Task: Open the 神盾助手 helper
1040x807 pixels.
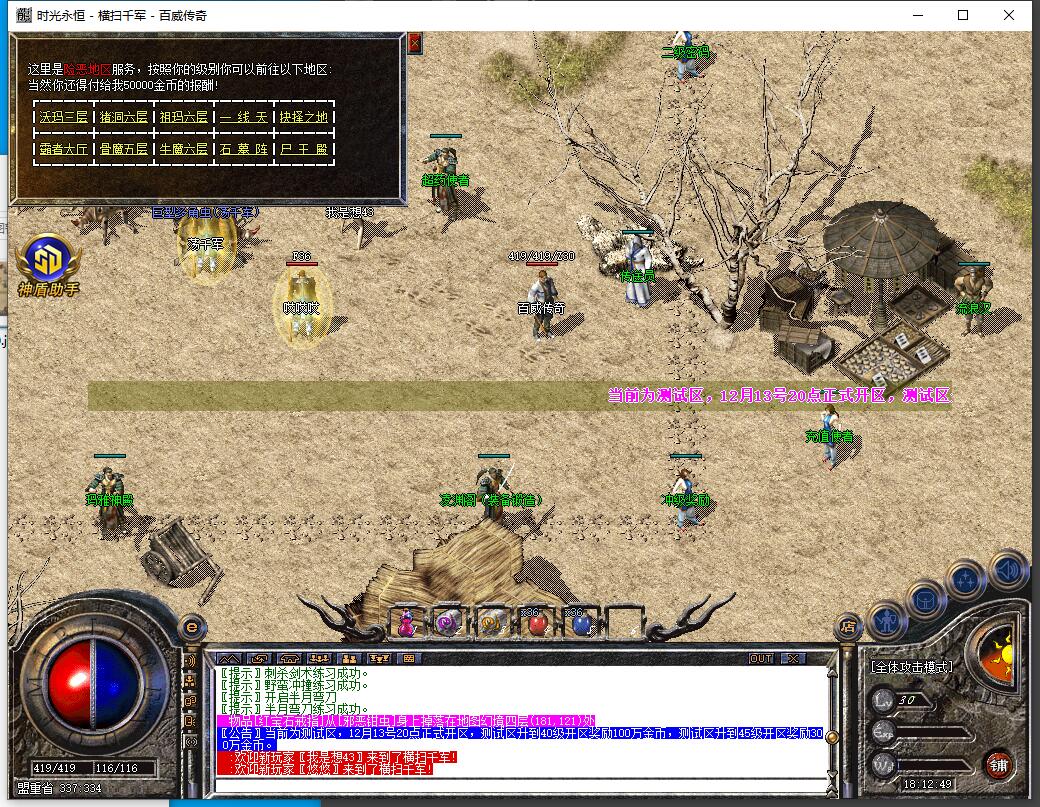Action: [x=47, y=262]
